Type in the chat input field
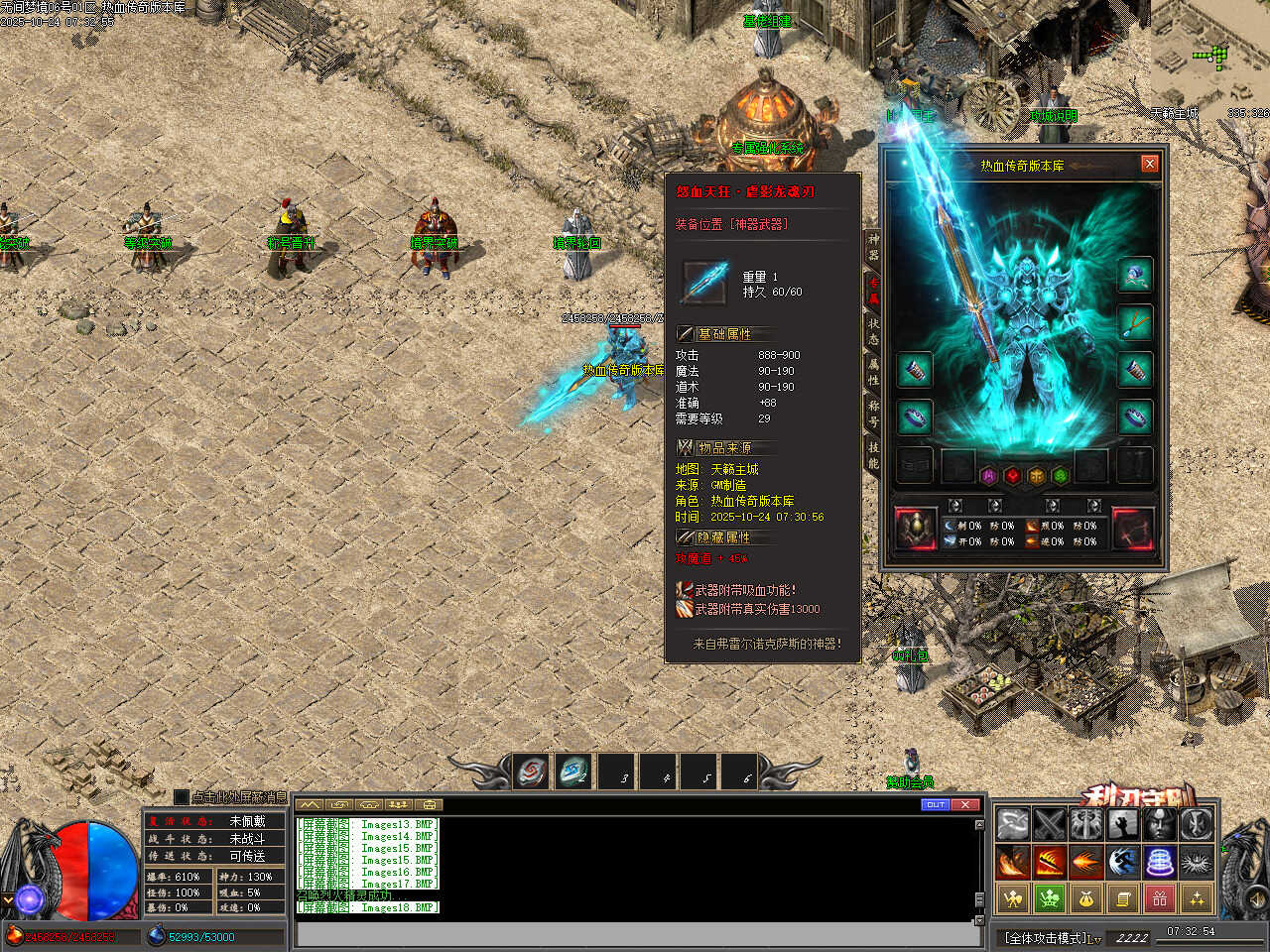The height and width of the screenshot is (952, 1270). point(635,934)
